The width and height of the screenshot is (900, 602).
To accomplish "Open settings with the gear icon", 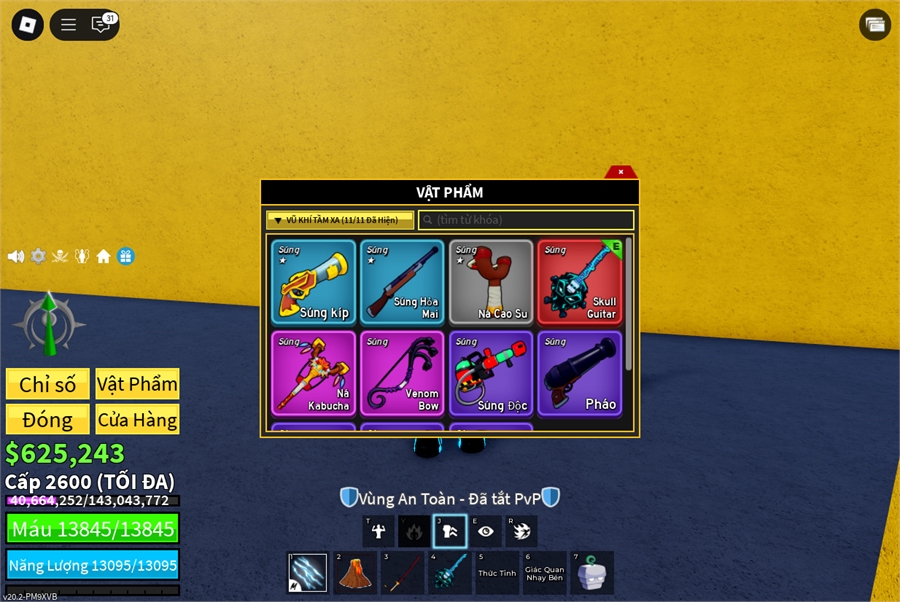I will [x=38, y=256].
